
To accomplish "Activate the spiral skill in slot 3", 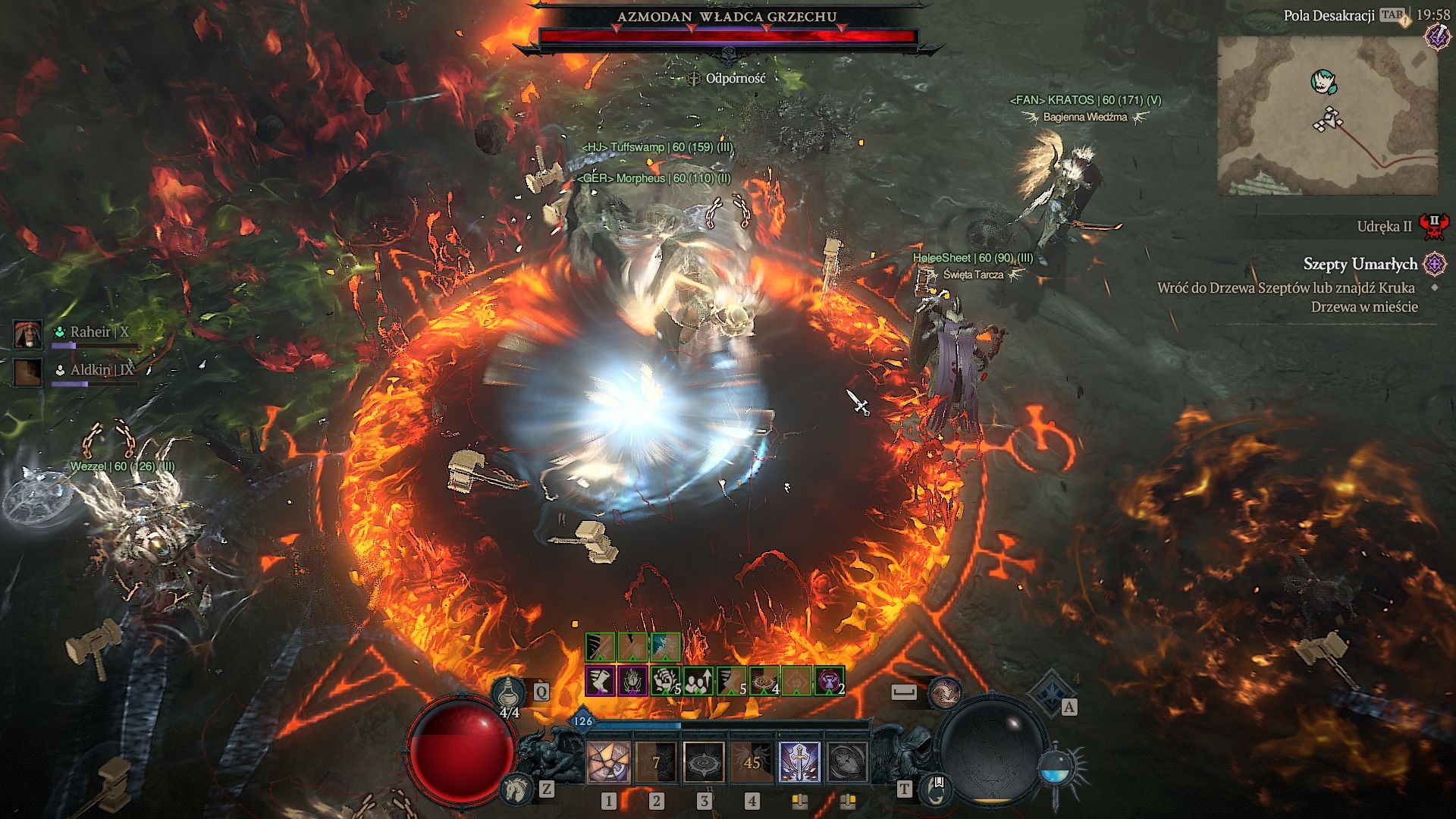I will click(x=704, y=761).
